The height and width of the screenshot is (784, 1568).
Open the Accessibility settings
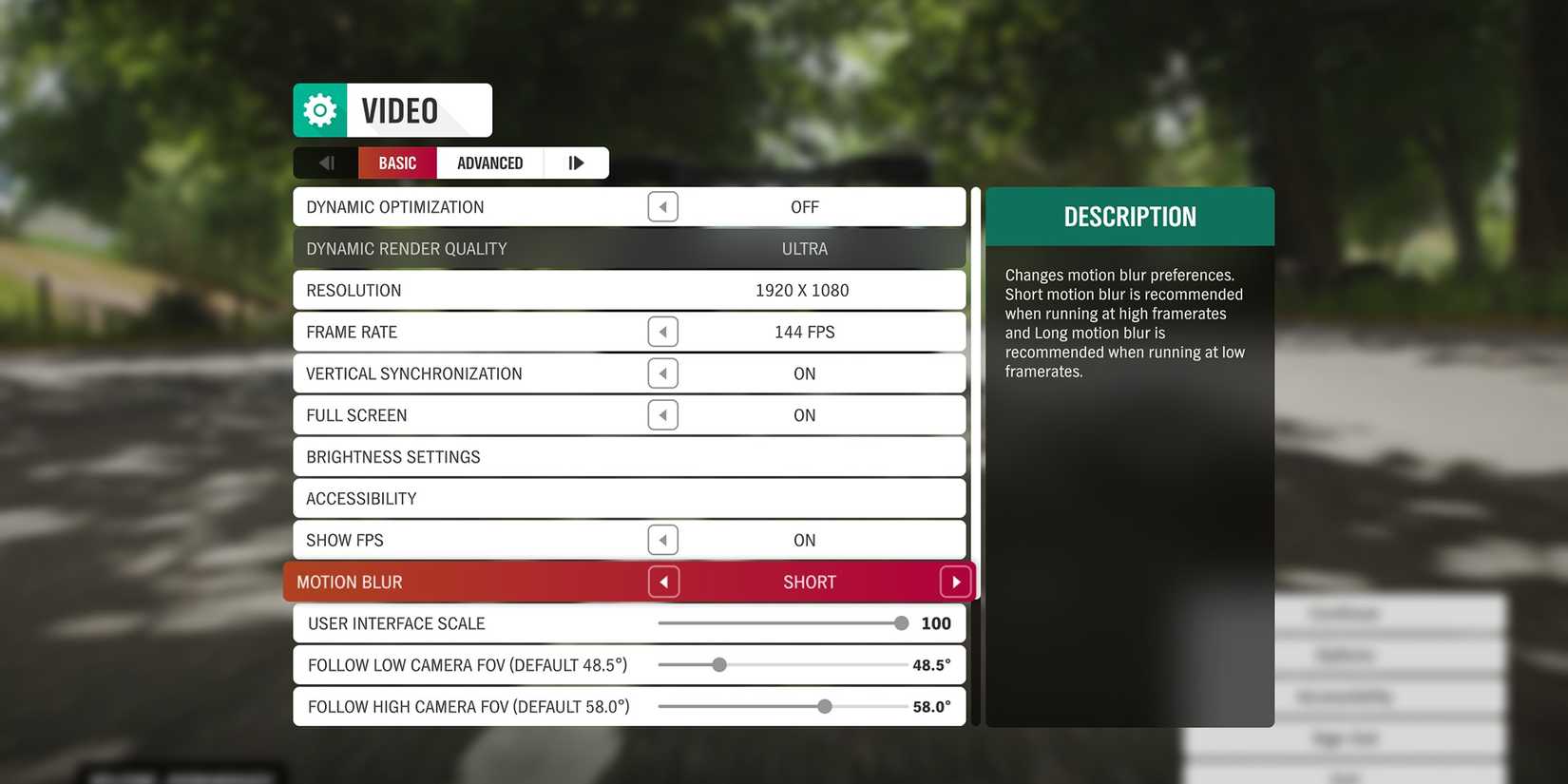[x=629, y=498]
